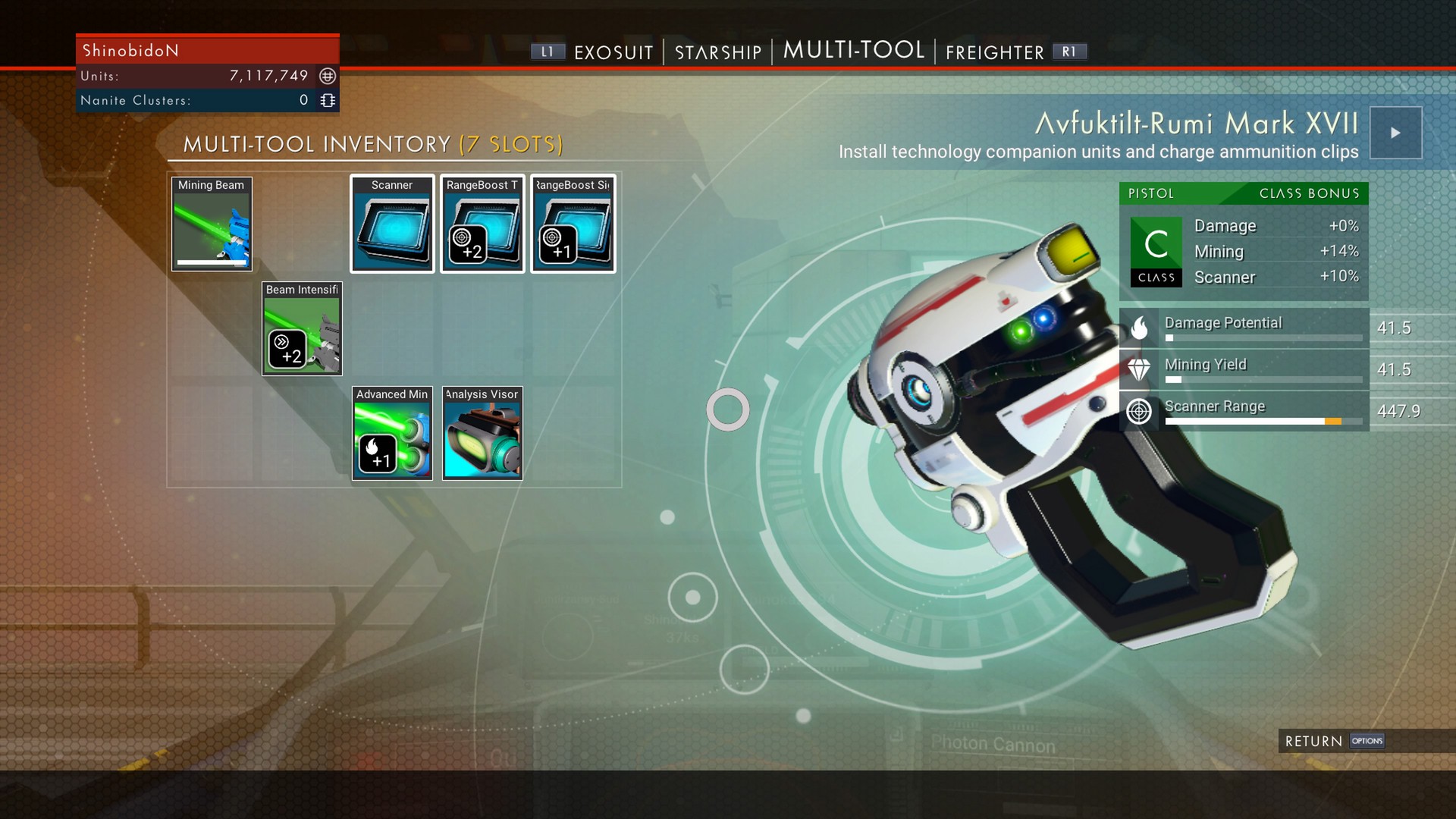This screenshot has height=819, width=1456.
Task: Select the Scanner technology slot
Action: pyautogui.click(x=392, y=224)
